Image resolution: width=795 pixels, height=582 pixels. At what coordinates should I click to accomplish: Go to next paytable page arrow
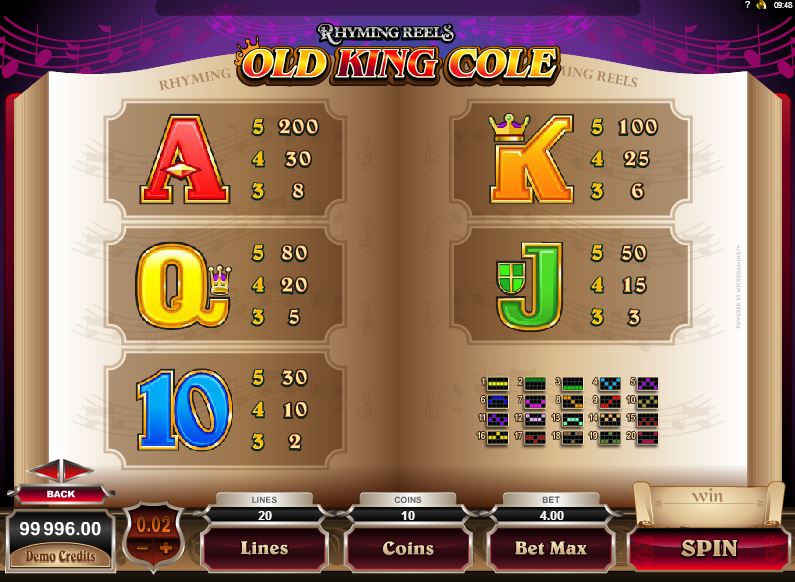point(78,472)
